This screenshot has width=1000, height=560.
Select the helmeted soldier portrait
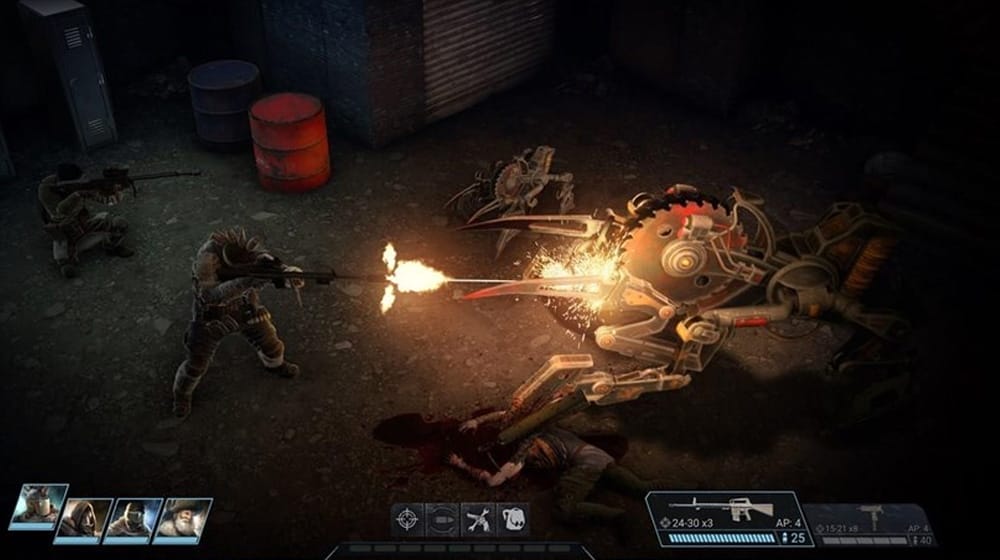[x=39, y=506]
